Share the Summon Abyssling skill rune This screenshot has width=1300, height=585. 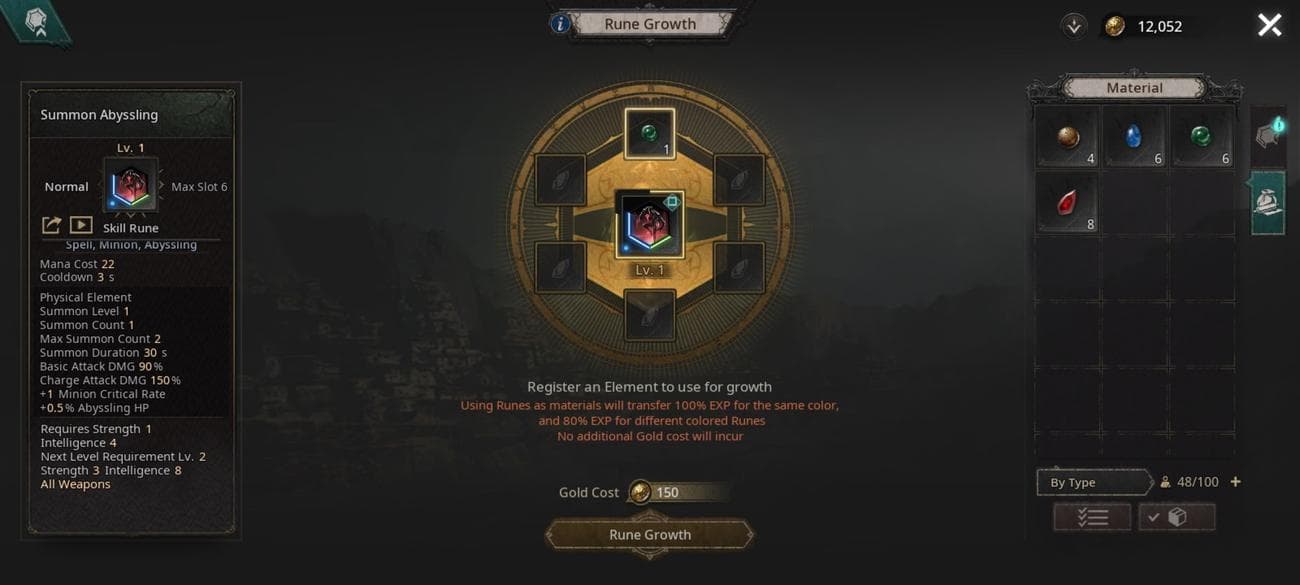coord(51,226)
